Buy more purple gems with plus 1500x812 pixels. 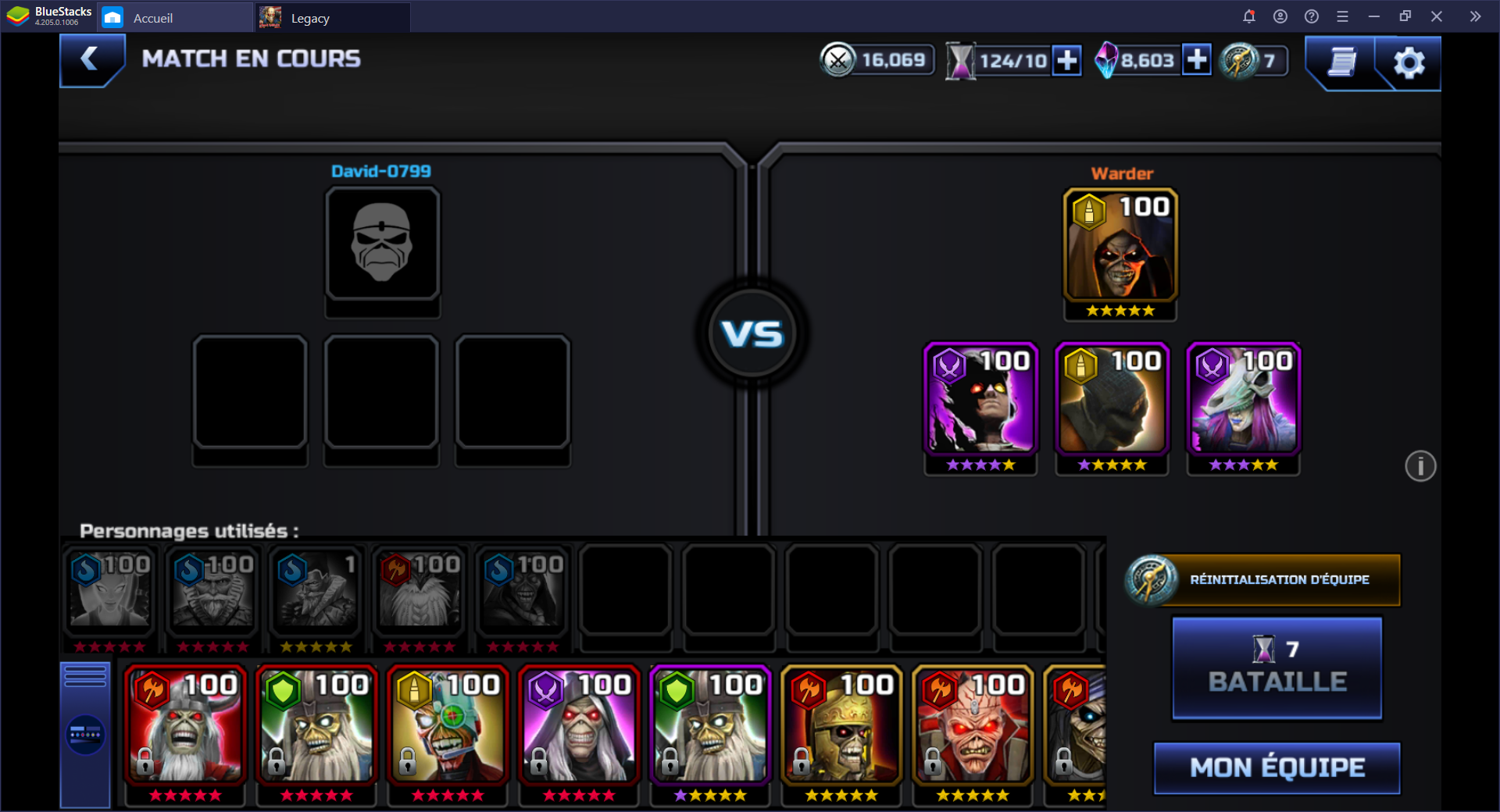coord(1196,60)
